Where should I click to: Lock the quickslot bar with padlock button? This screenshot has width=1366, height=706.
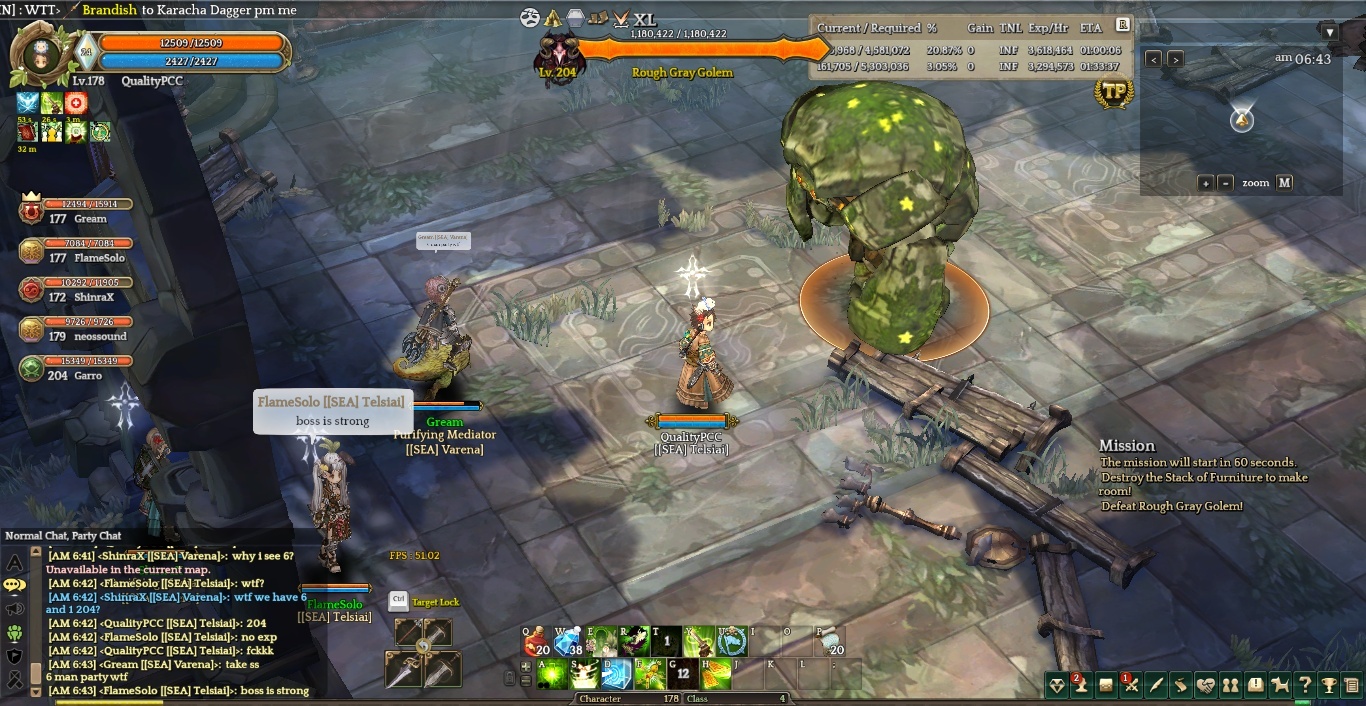coord(509,679)
